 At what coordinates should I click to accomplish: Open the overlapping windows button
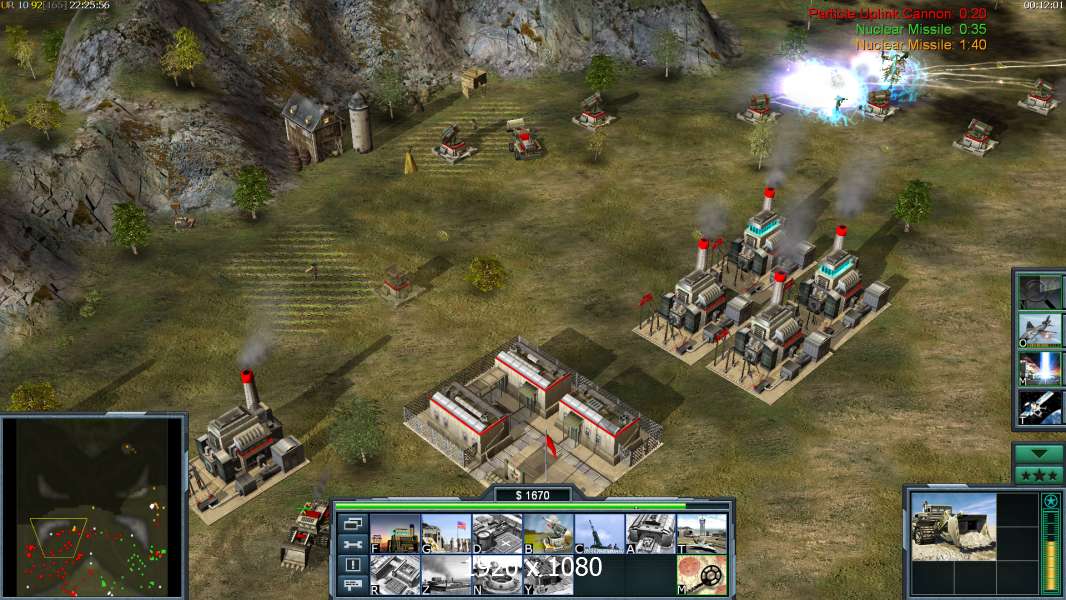[x=352, y=523]
